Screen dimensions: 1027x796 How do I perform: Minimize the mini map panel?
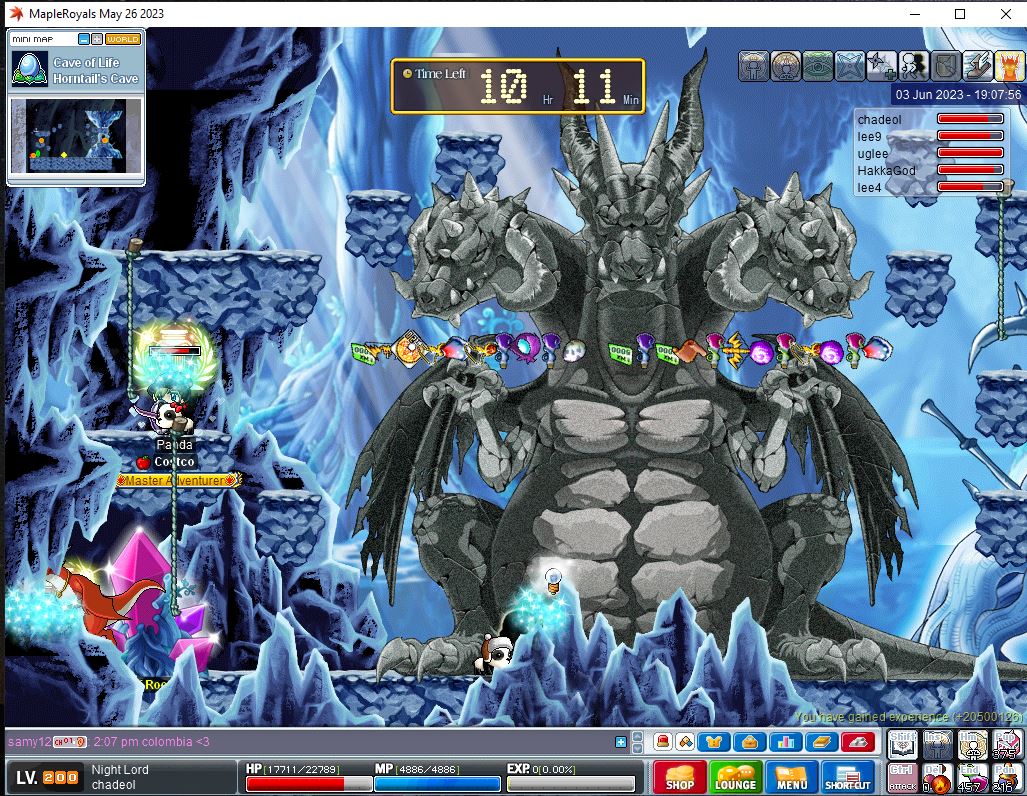tap(85, 39)
